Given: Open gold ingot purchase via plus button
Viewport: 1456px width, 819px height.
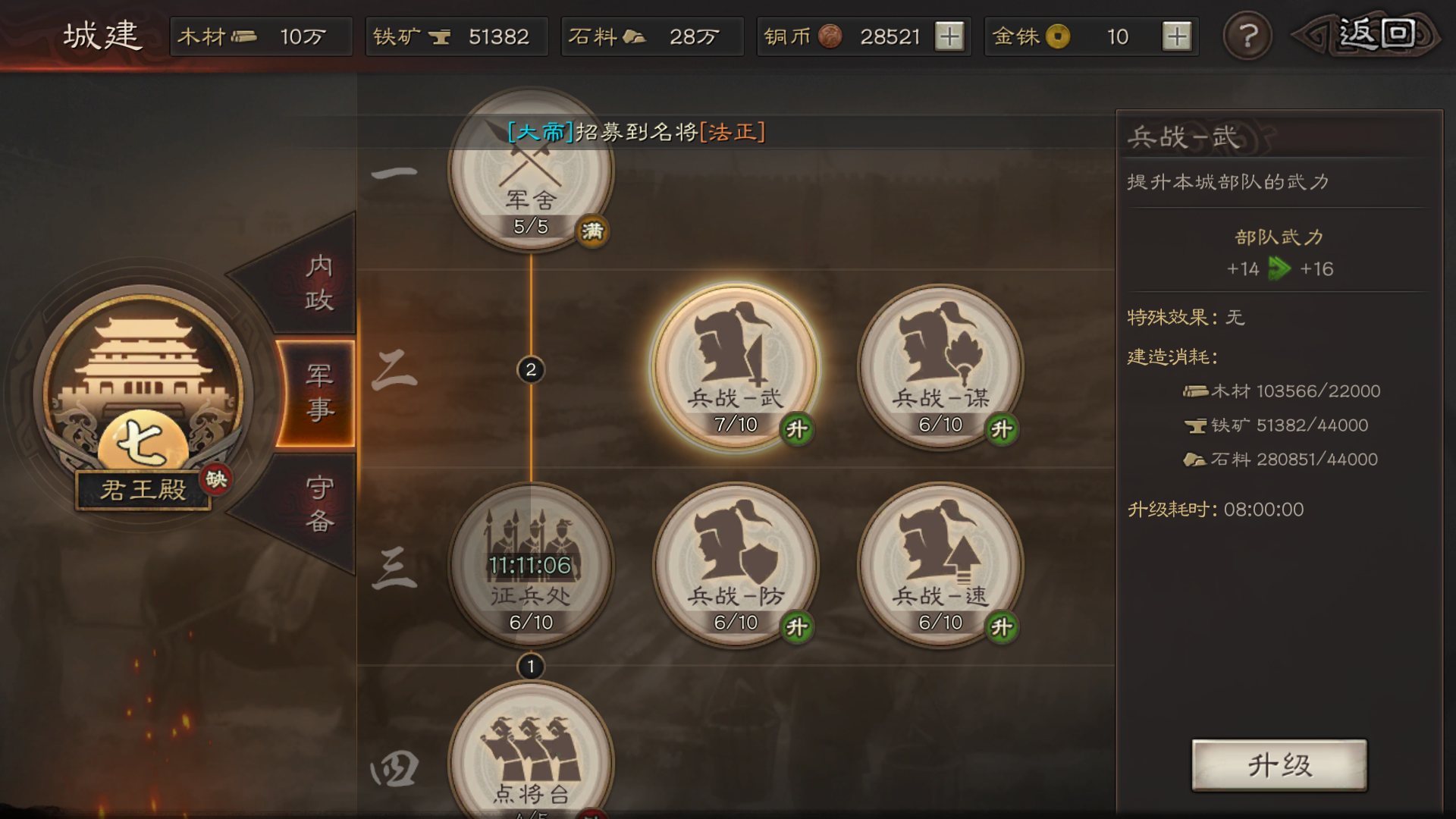Looking at the screenshot, I should coord(1178,36).
